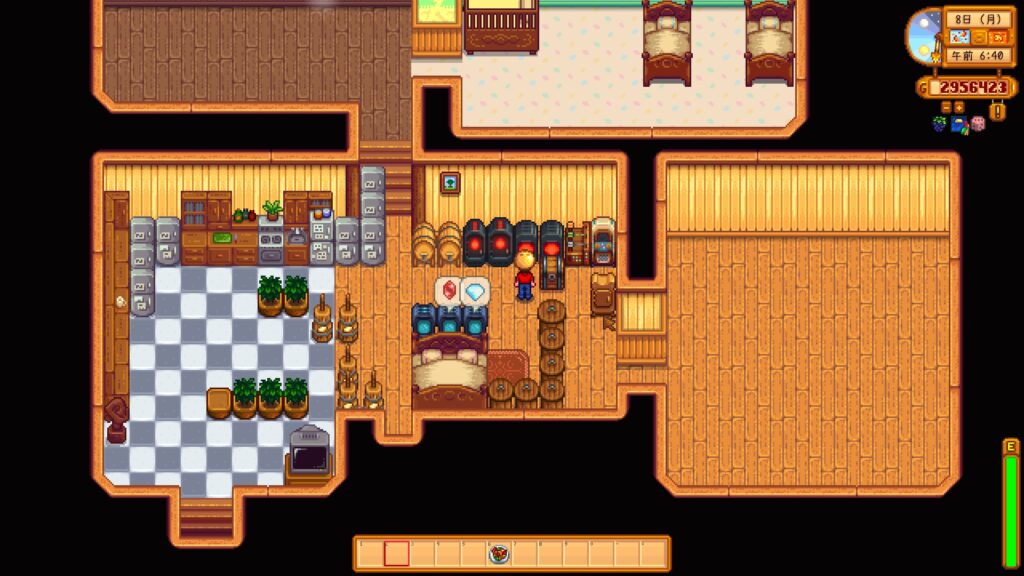Select the red-highlighted hotbar slot
The image size is (1024, 576).
[396, 553]
